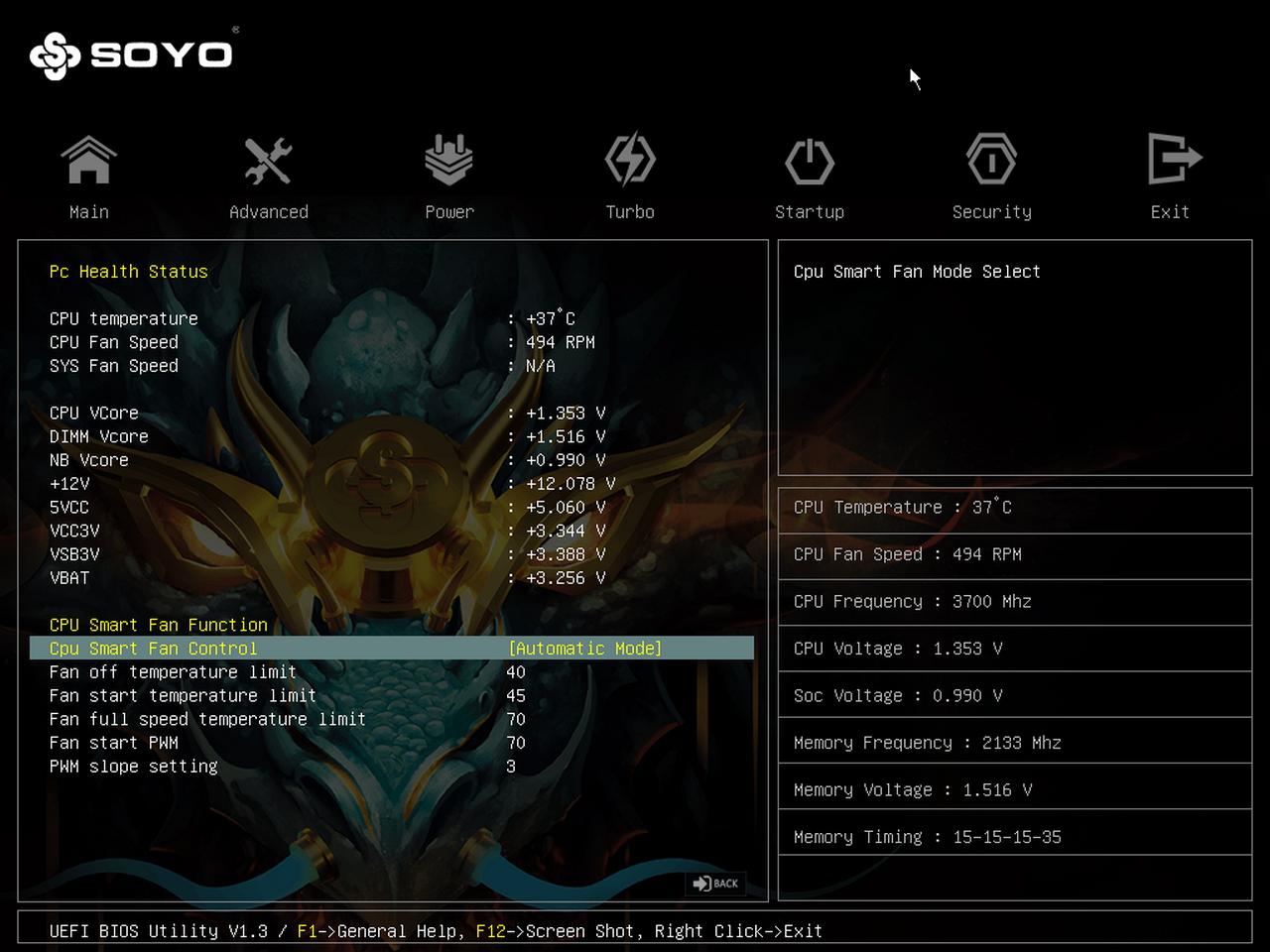Open the Advanced settings via wrench icon

click(x=268, y=159)
